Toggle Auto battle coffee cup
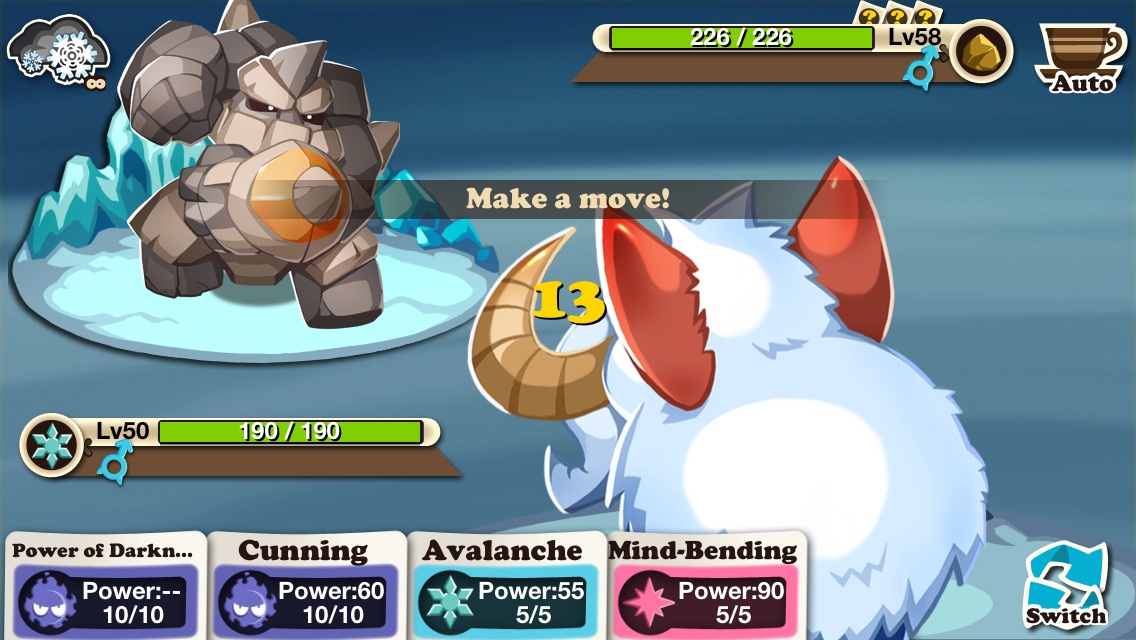 (1081, 58)
